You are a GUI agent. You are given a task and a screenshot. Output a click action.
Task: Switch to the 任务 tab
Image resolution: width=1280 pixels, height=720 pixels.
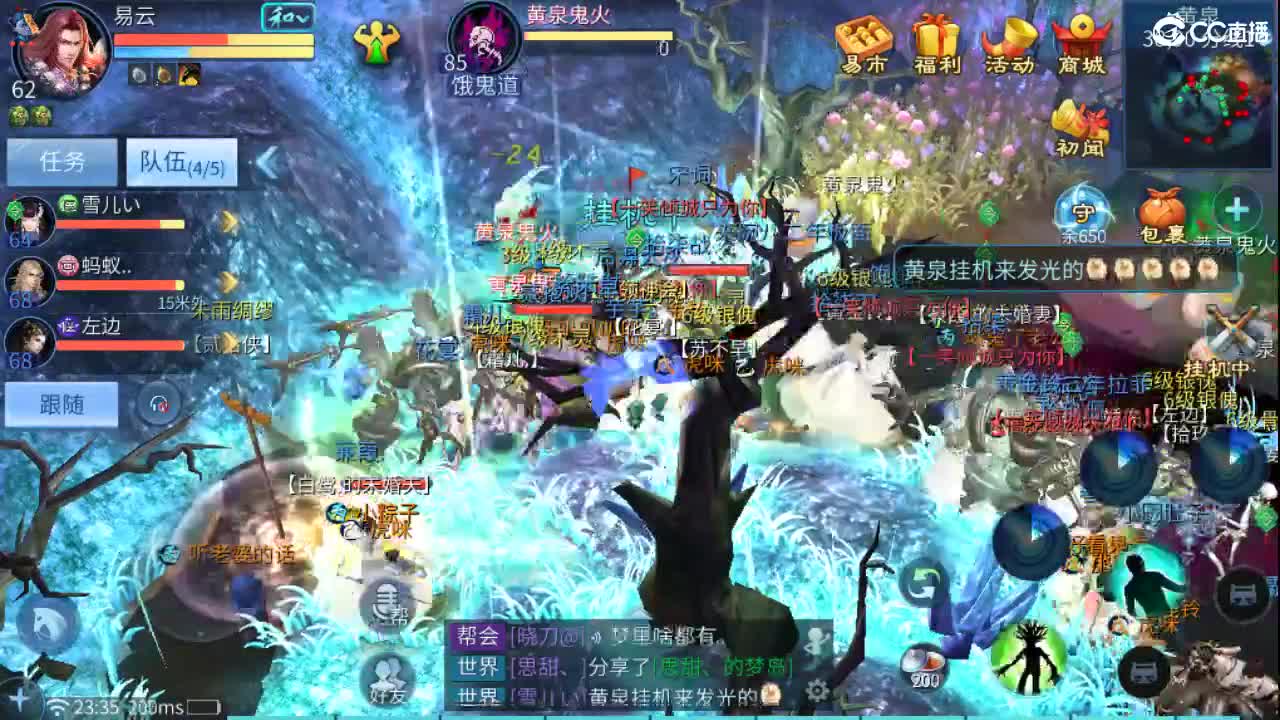pos(62,160)
